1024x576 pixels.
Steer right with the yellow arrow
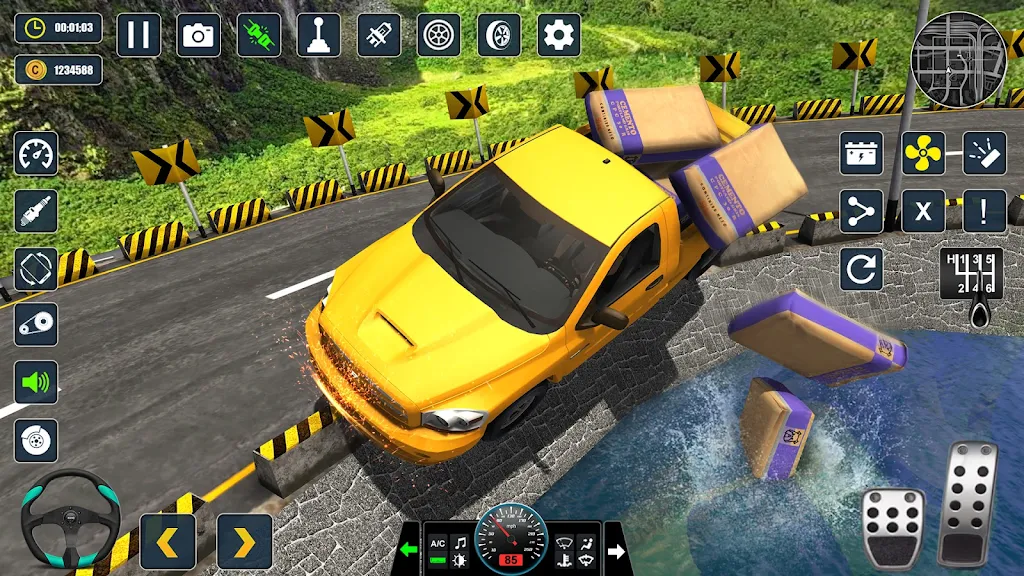[x=245, y=542]
